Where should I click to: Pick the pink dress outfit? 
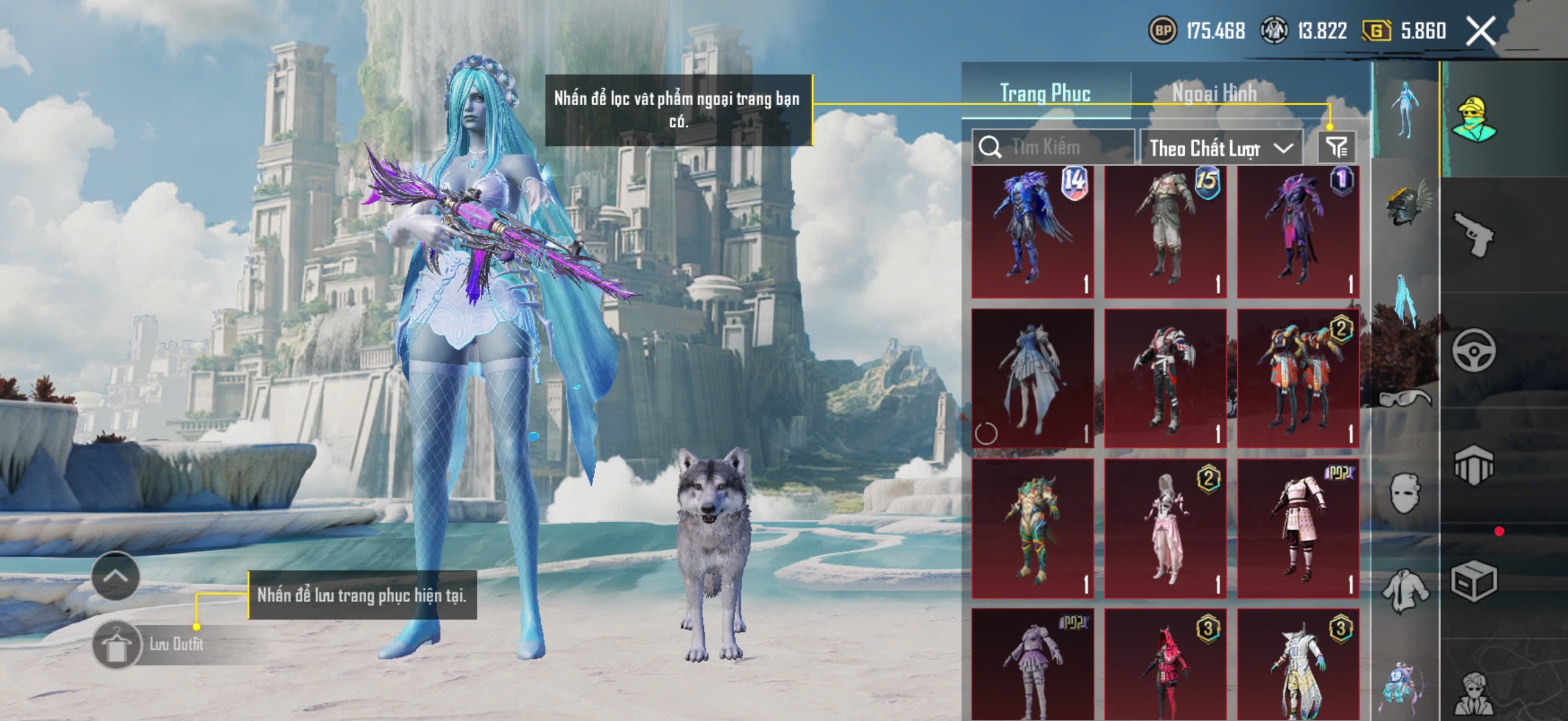(1165, 528)
